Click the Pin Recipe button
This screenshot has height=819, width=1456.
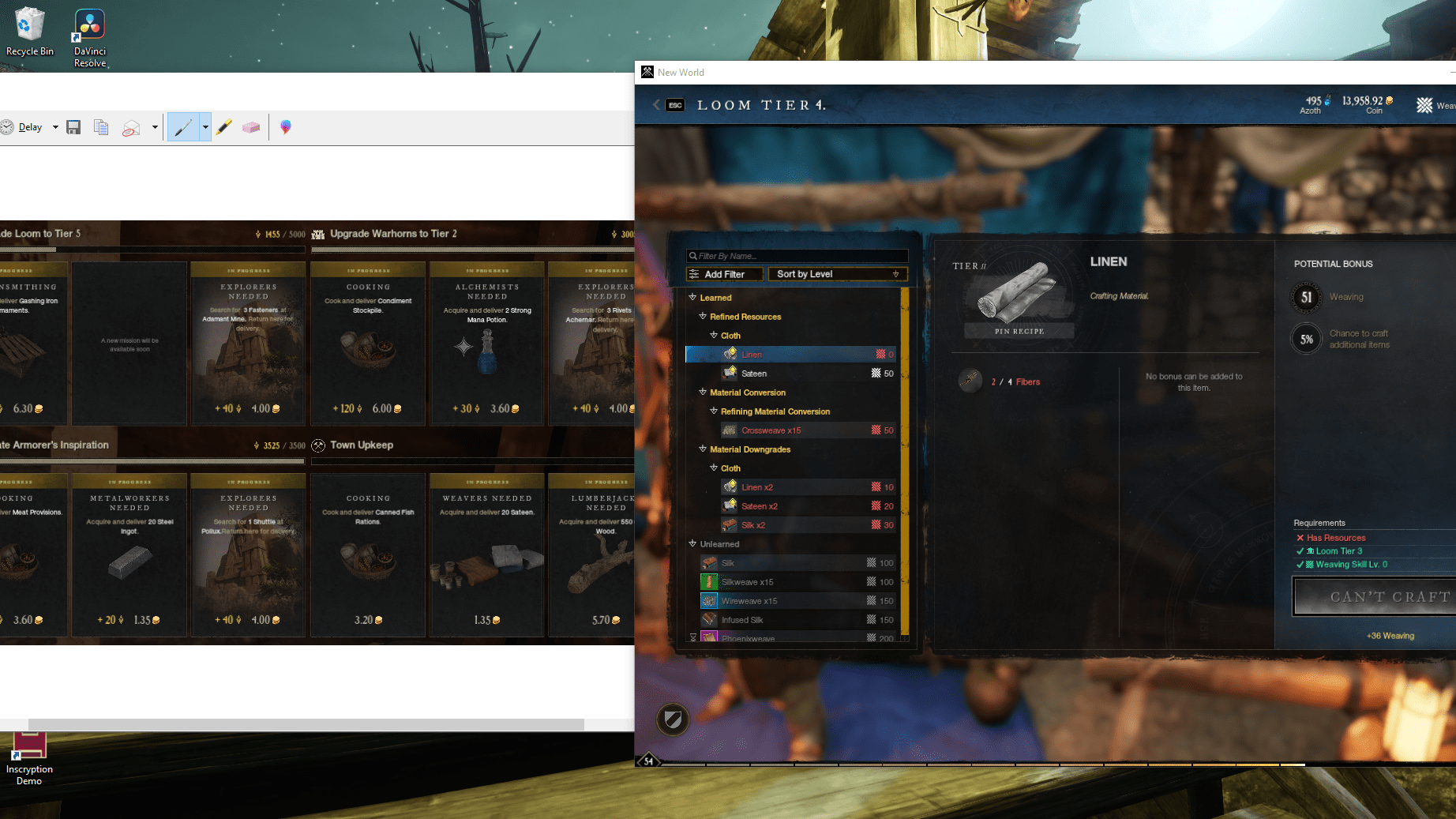(1019, 331)
